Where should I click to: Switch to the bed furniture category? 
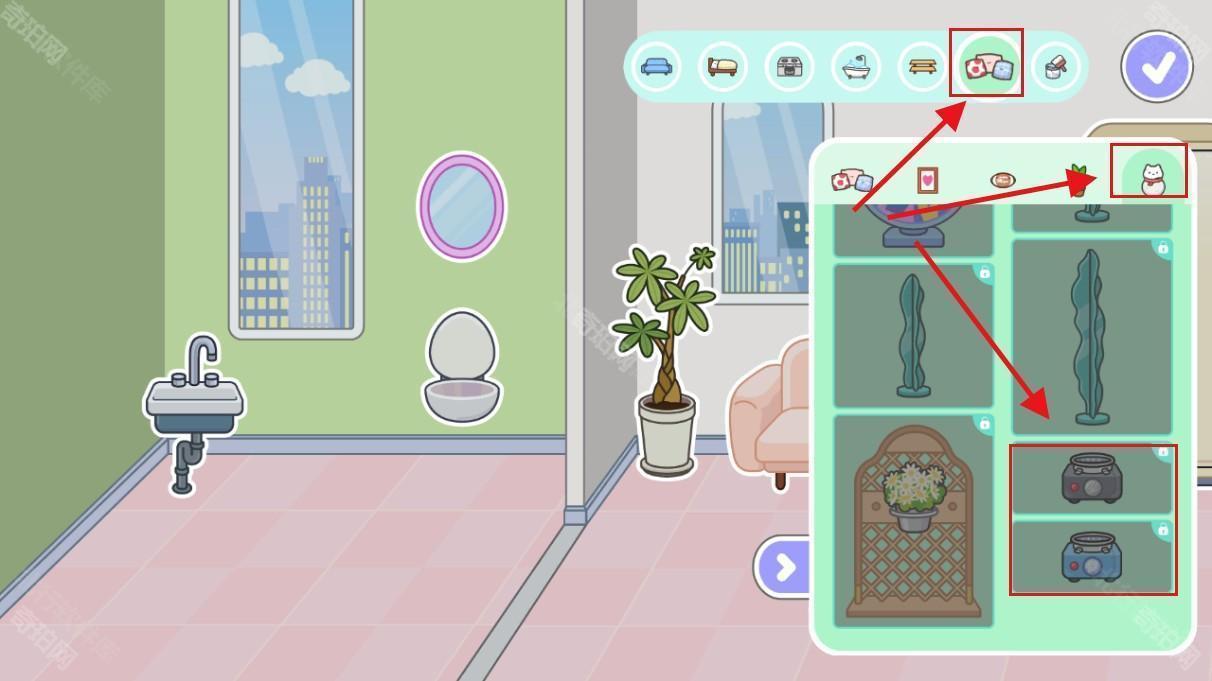[x=722, y=67]
